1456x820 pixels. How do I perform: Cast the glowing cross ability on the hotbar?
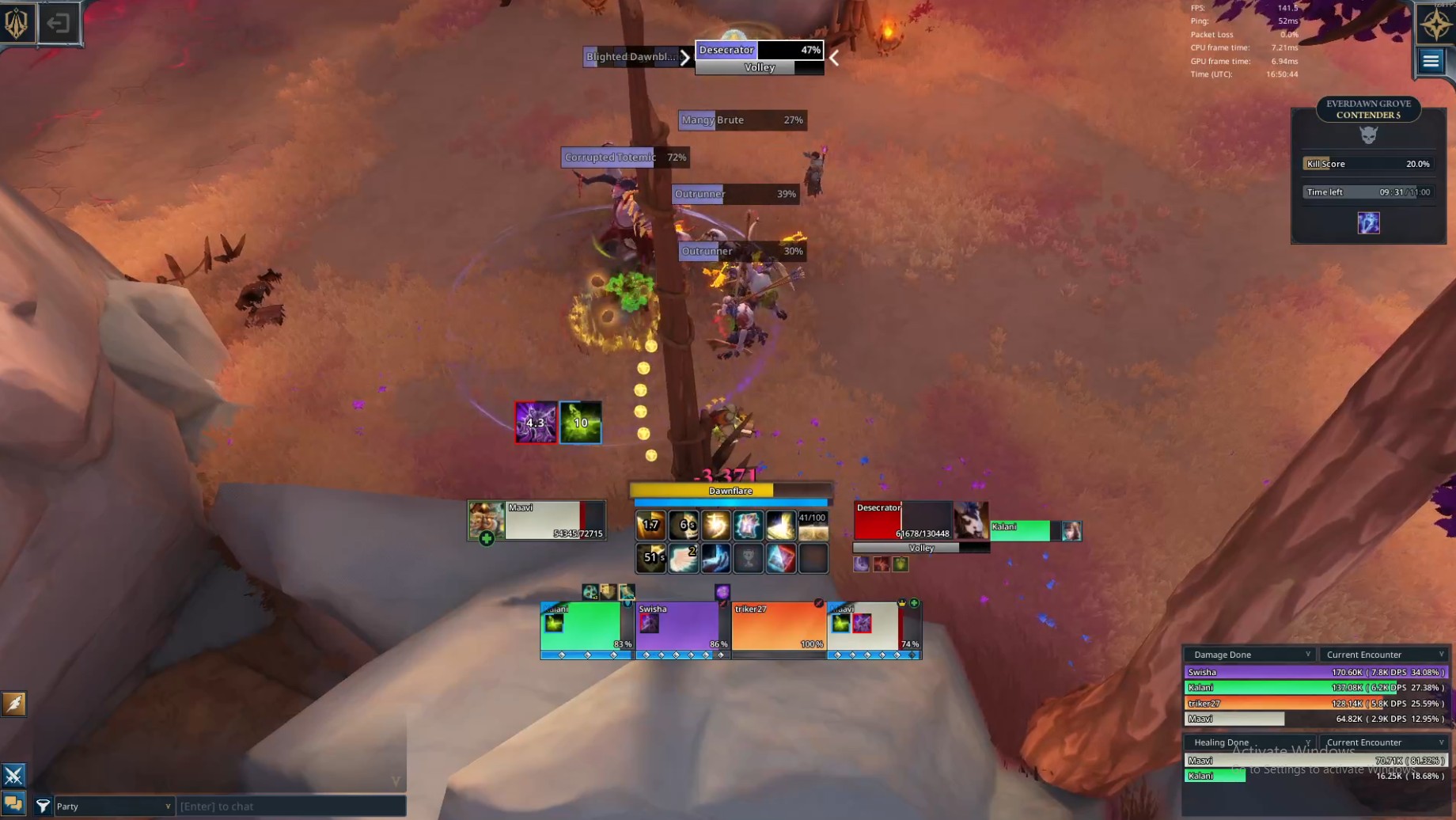click(715, 524)
